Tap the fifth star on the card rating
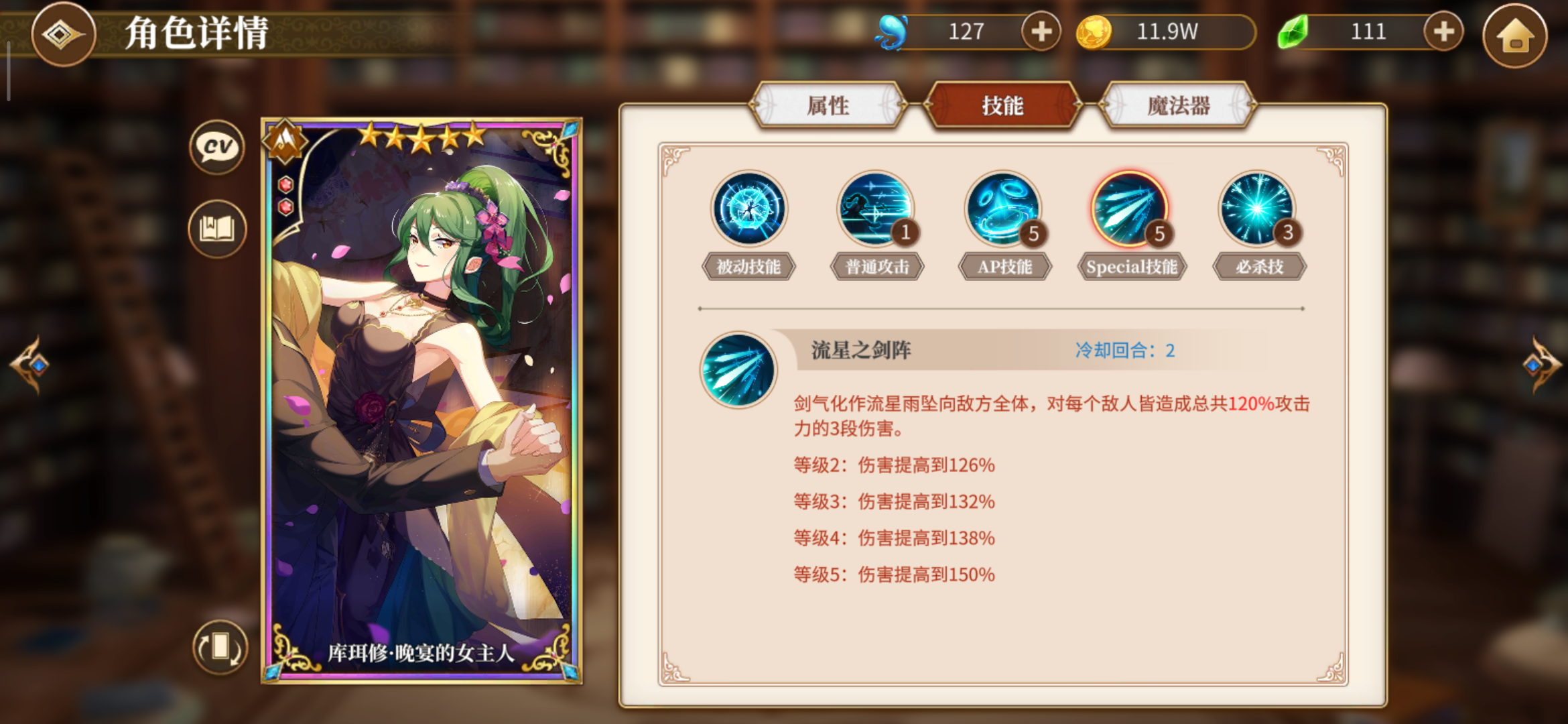The width and height of the screenshot is (1568, 724). point(474,135)
